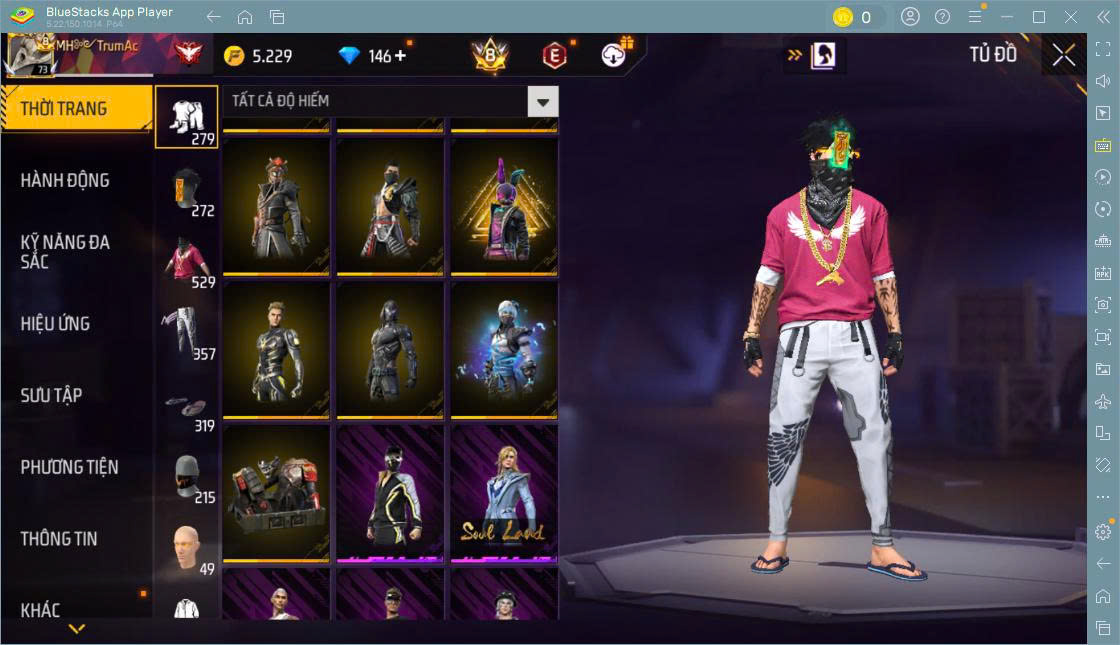Viewport: 1120px width, 645px height.
Task: Choose the red armored loot crate item
Action: [x=276, y=492]
